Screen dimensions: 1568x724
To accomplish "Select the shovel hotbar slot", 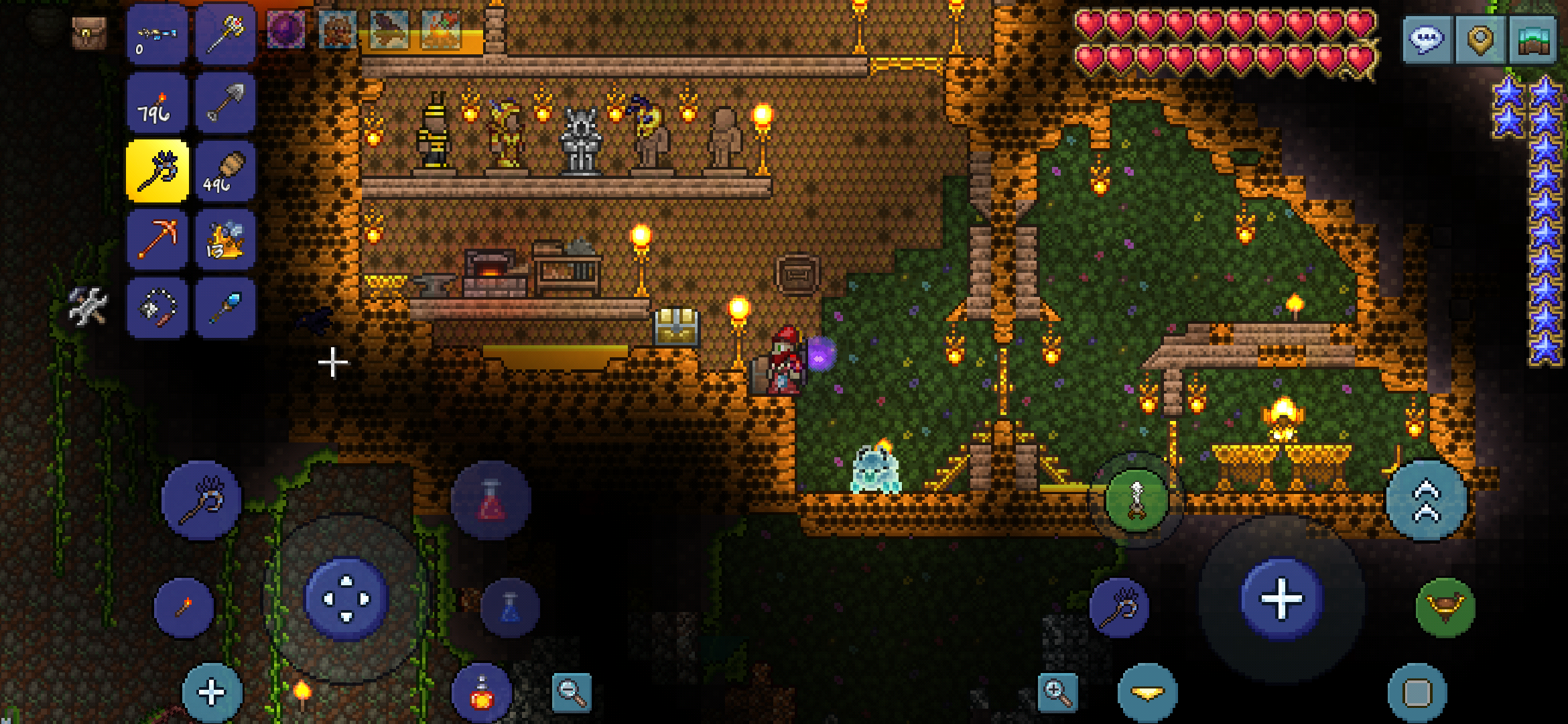I will [x=225, y=103].
